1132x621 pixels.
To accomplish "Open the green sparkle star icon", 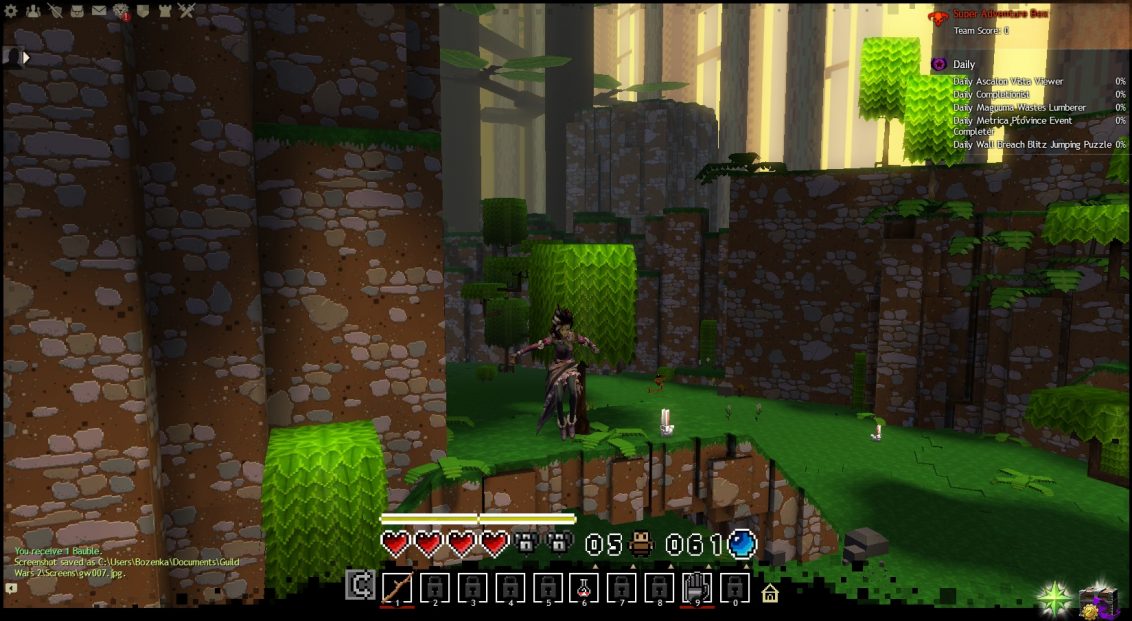I will point(1053,598).
